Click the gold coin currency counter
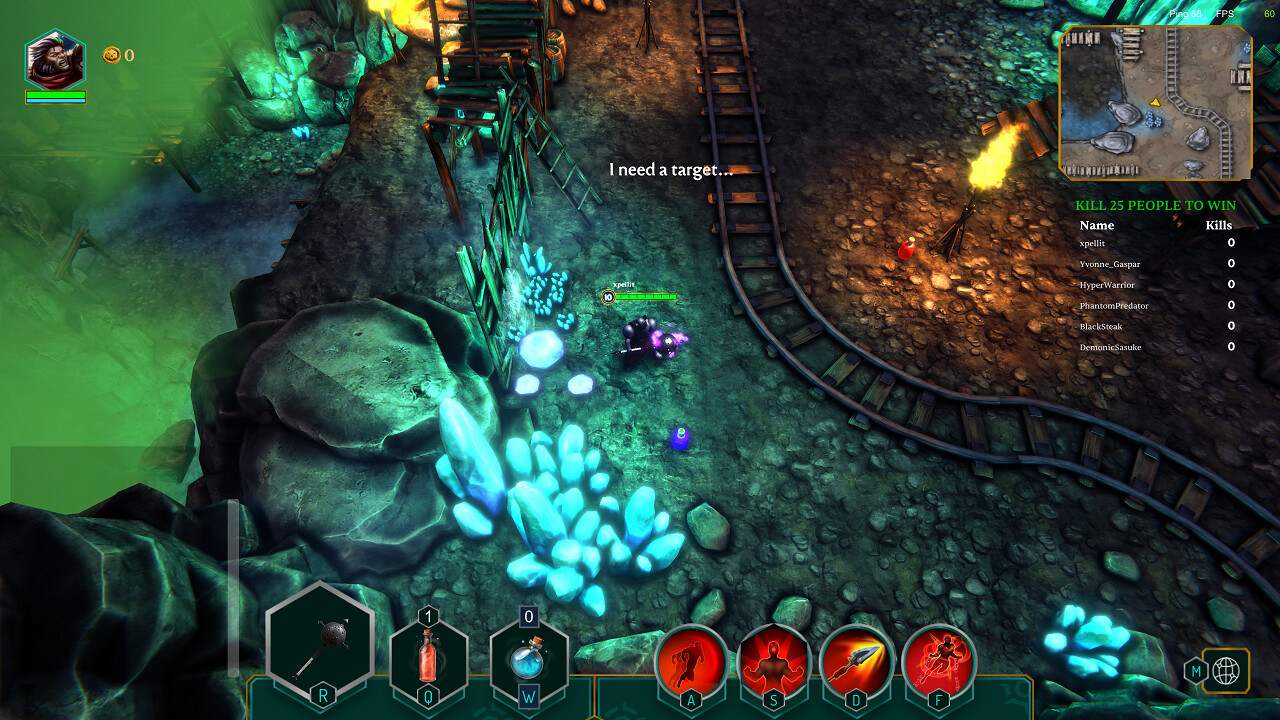Image resolution: width=1280 pixels, height=720 pixels. [x=113, y=56]
